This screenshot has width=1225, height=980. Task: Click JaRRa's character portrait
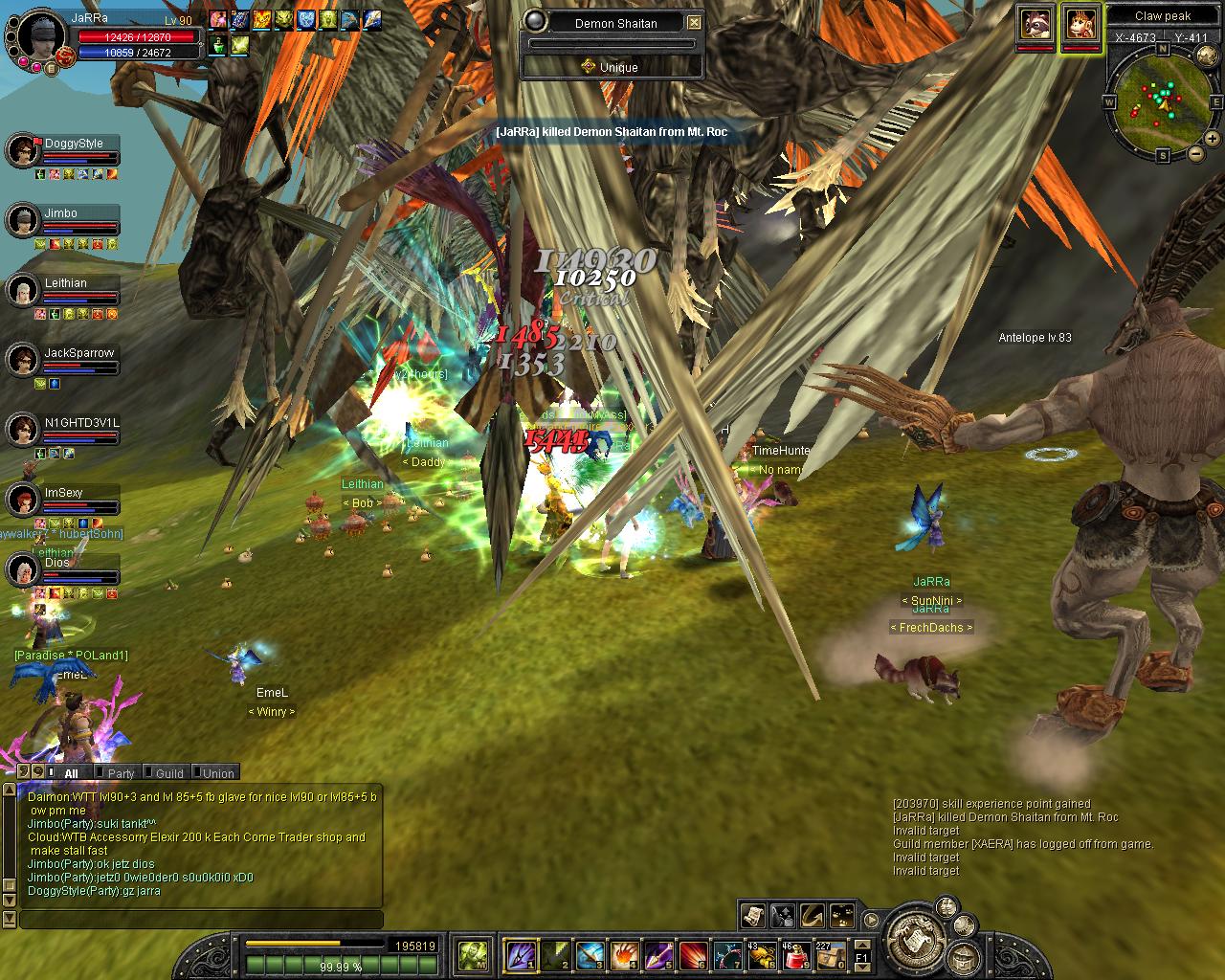point(38,34)
